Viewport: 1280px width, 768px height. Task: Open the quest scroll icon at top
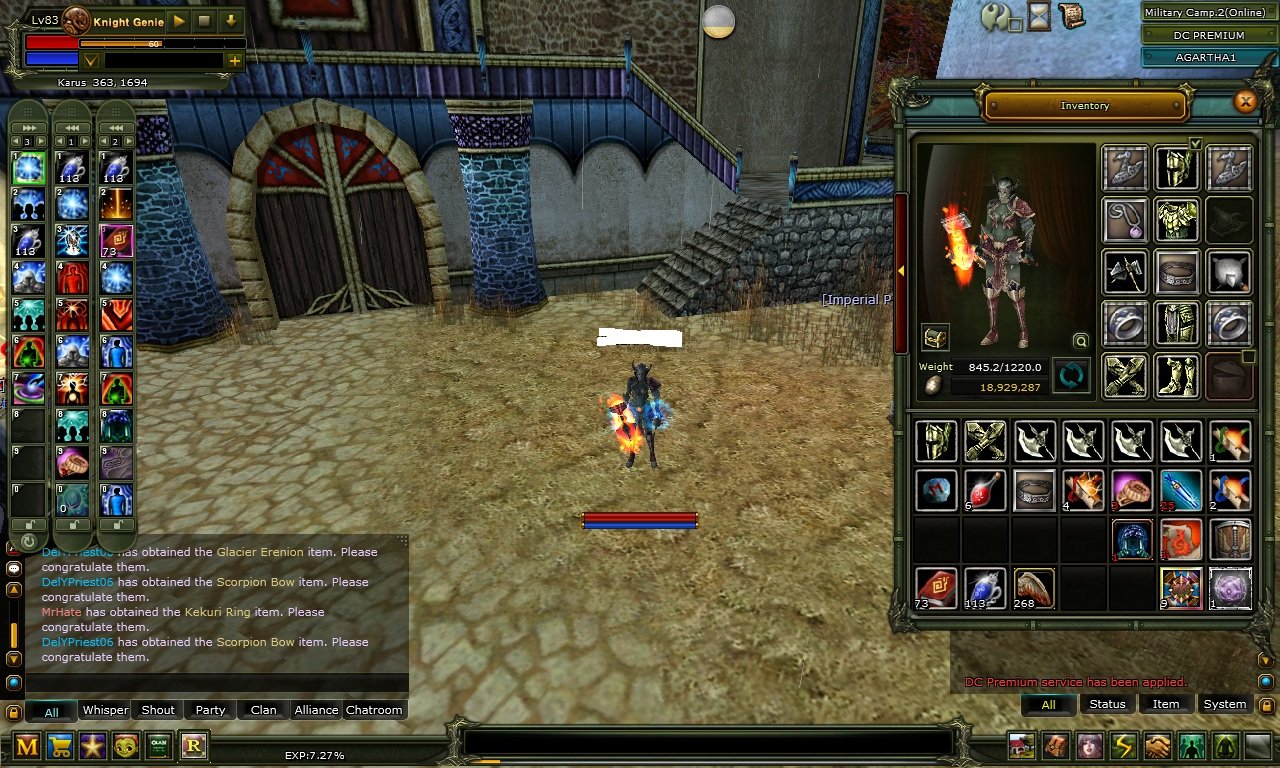1072,15
